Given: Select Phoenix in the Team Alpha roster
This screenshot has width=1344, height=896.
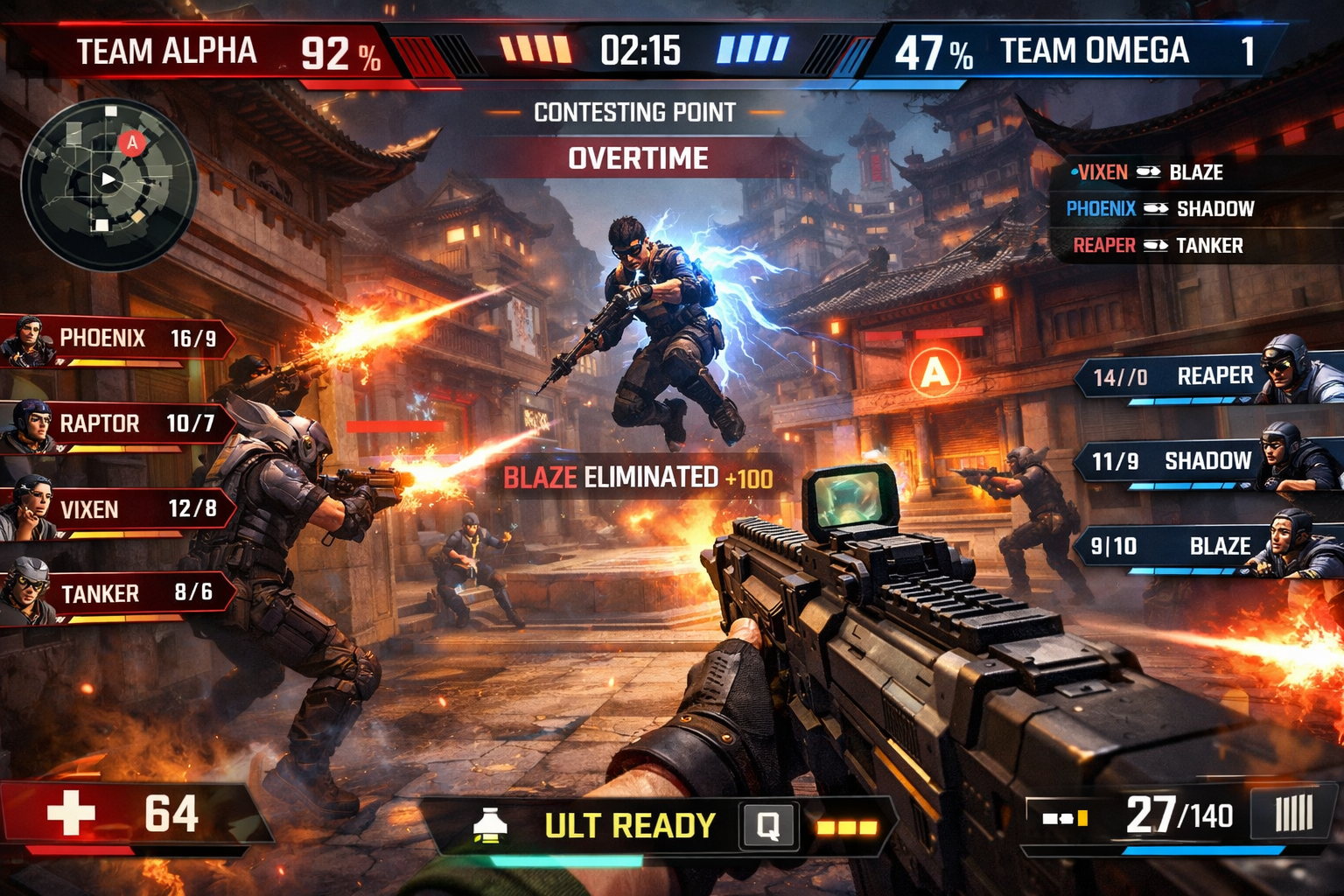Looking at the screenshot, I should [x=118, y=339].
